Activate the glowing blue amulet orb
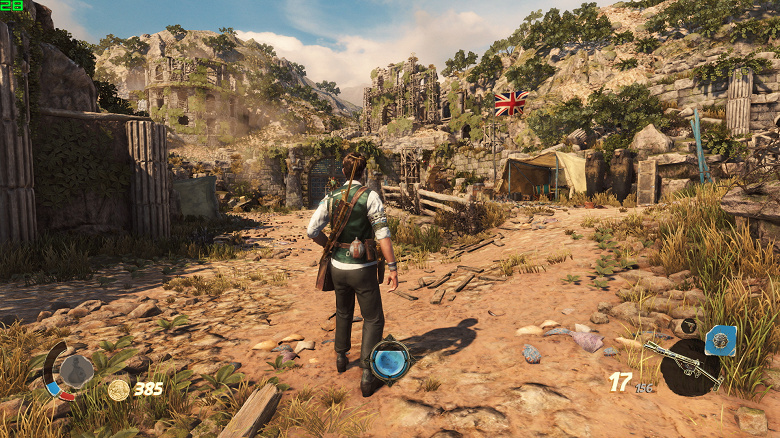 [389, 361]
